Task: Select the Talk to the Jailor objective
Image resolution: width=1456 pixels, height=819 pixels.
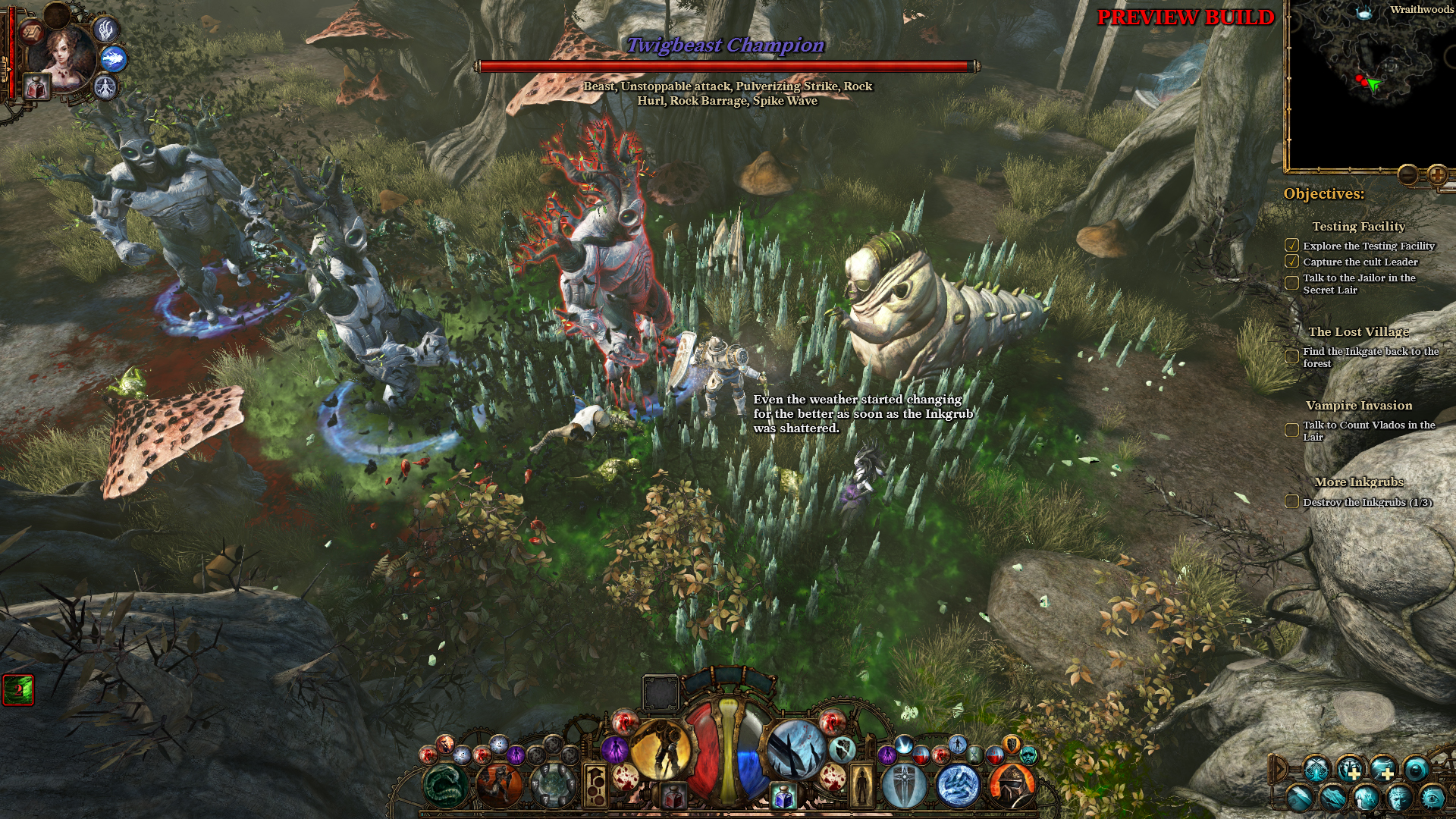Action: (x=1359, y=284)
